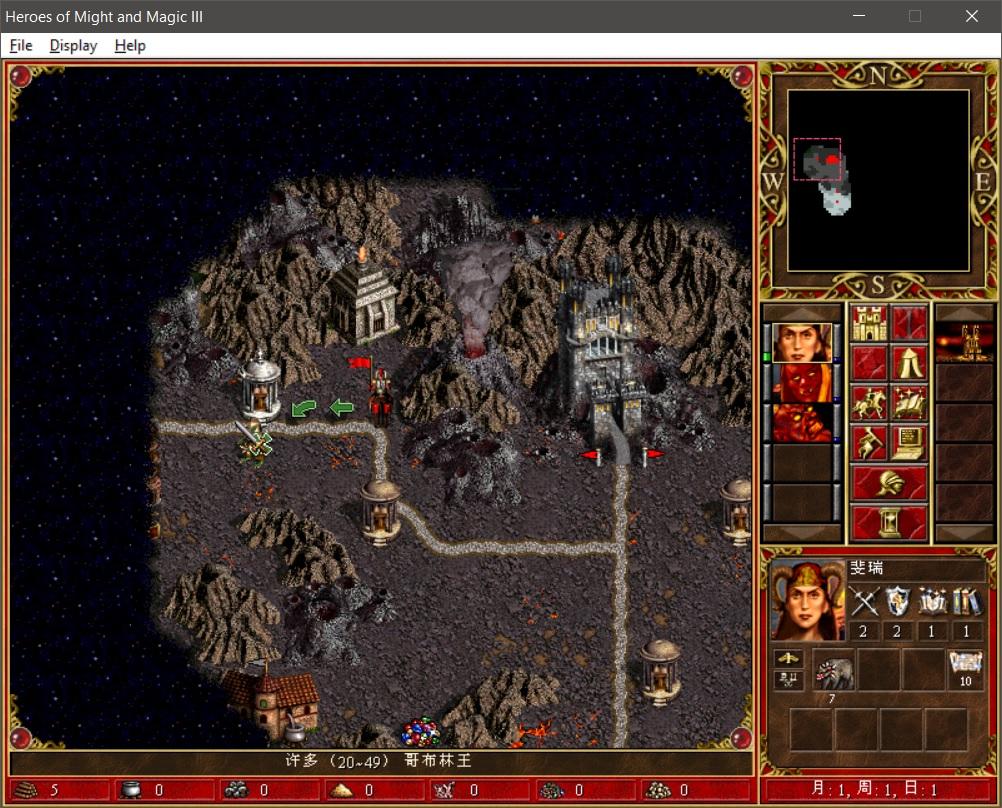Open the File menu
Screen dimensions: 1002x808
(x=21, y=46)
